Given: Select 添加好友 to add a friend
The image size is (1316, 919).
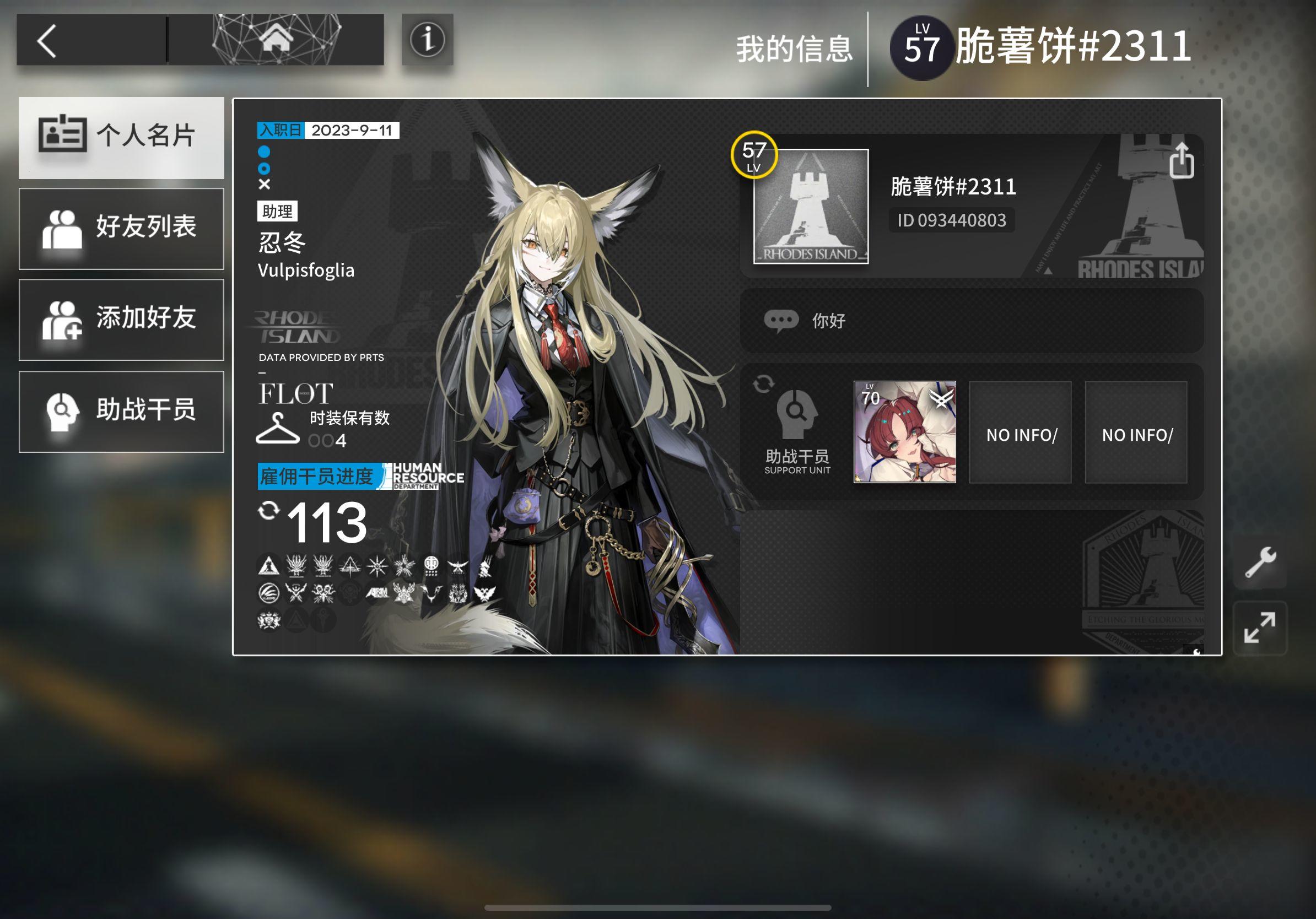Looking at the screenshot, I should 121,320.
